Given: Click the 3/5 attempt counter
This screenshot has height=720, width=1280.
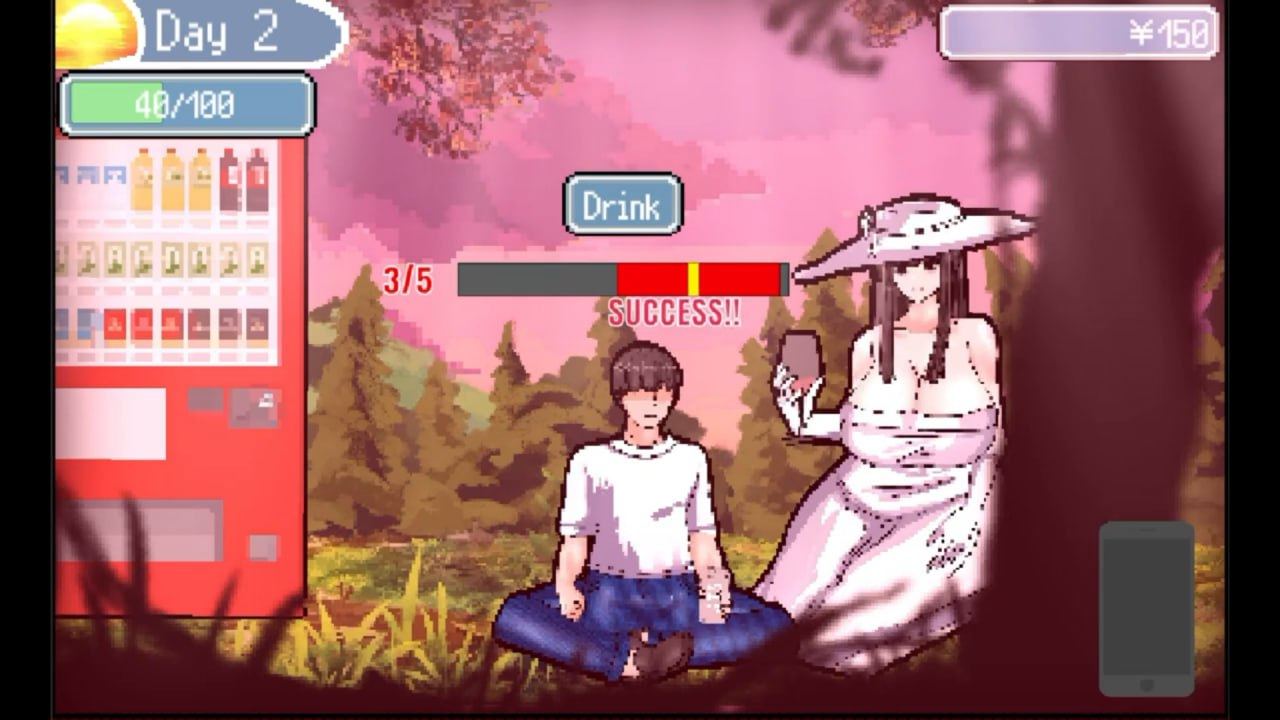Looking at the screenshot, I should pos(407,279).
